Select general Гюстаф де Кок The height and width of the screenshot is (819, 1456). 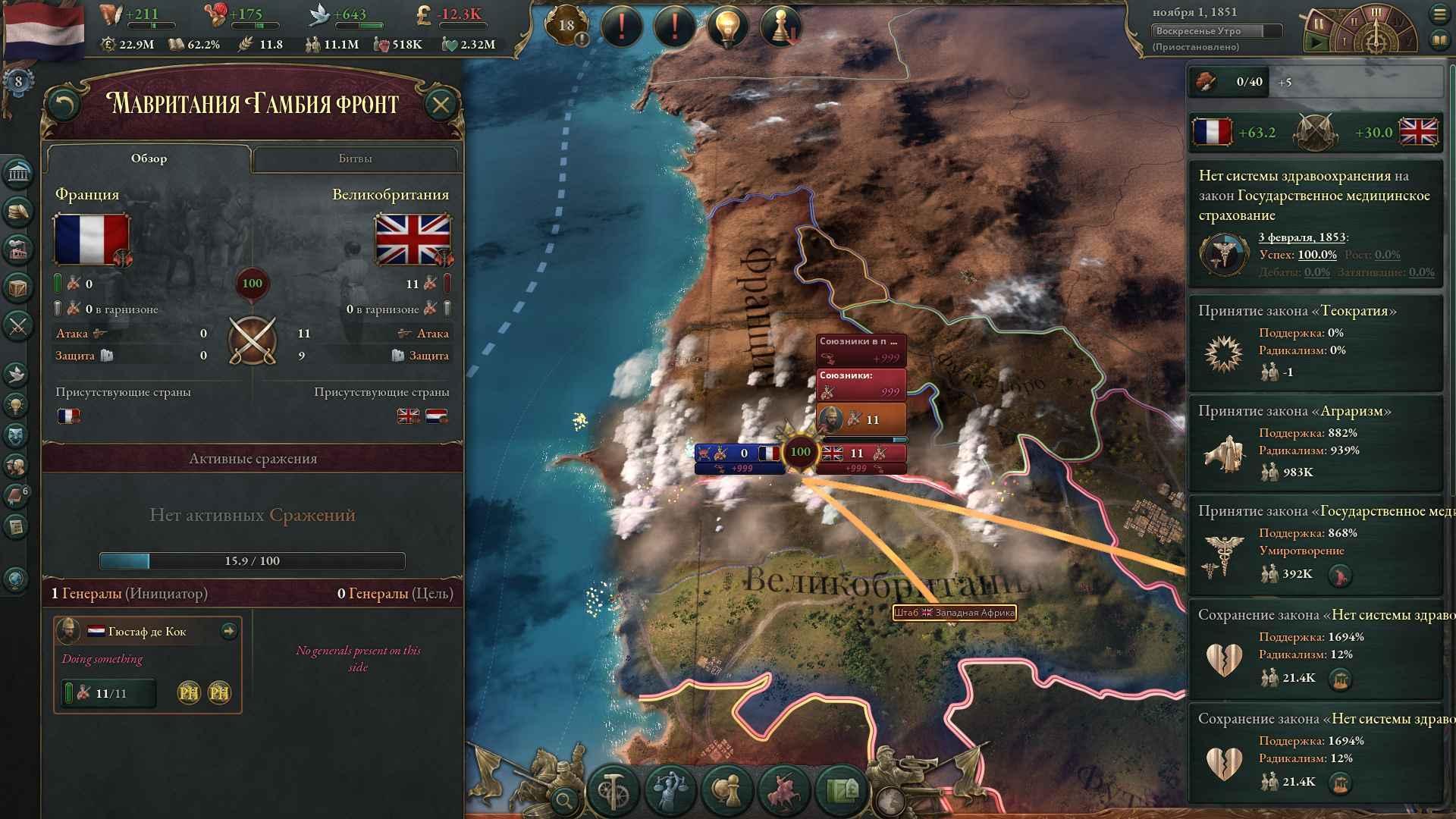pyautogui.click(x=147, y=632)
